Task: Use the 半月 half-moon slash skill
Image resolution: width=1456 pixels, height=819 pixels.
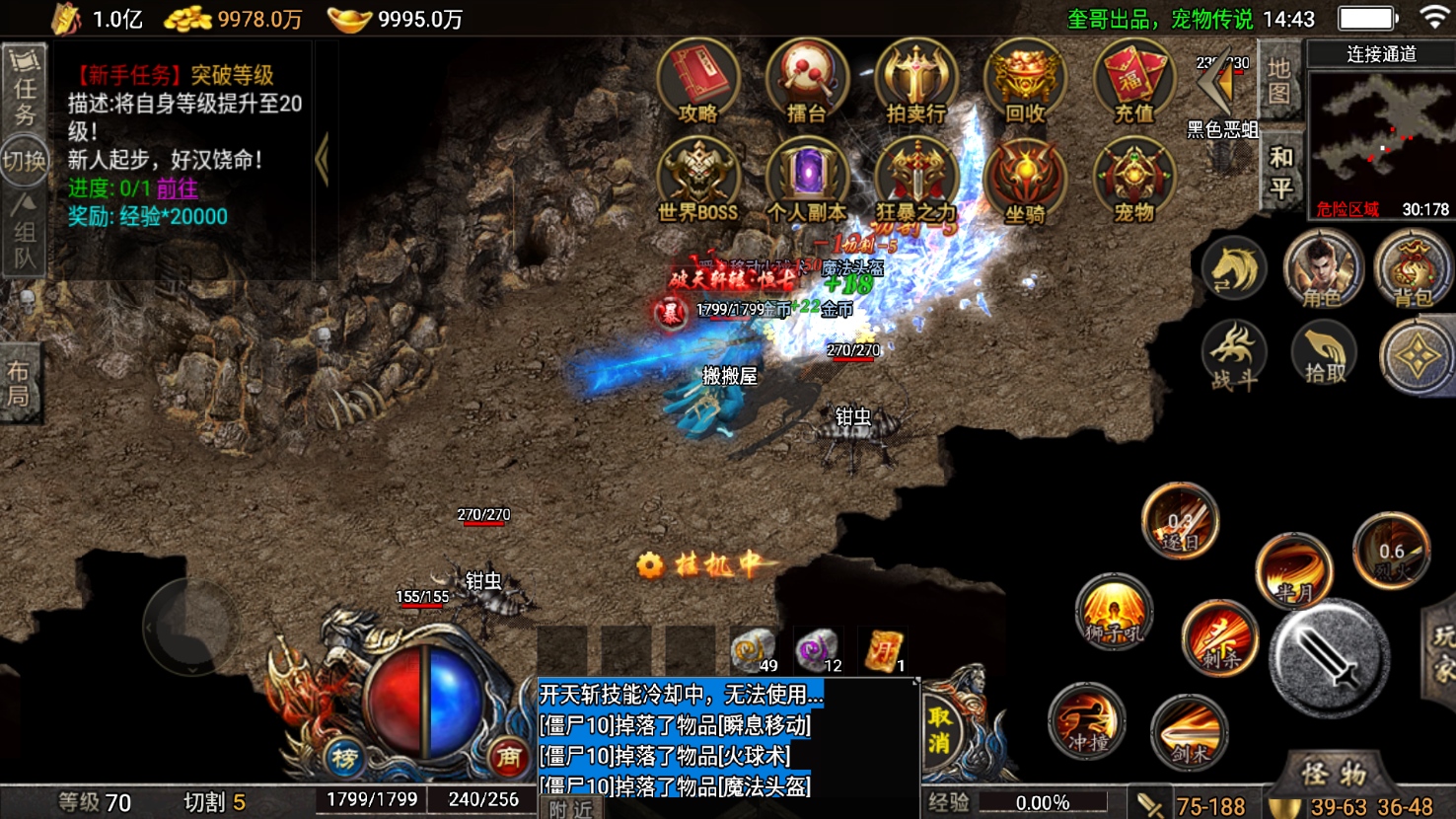Action: point(1293,571)
